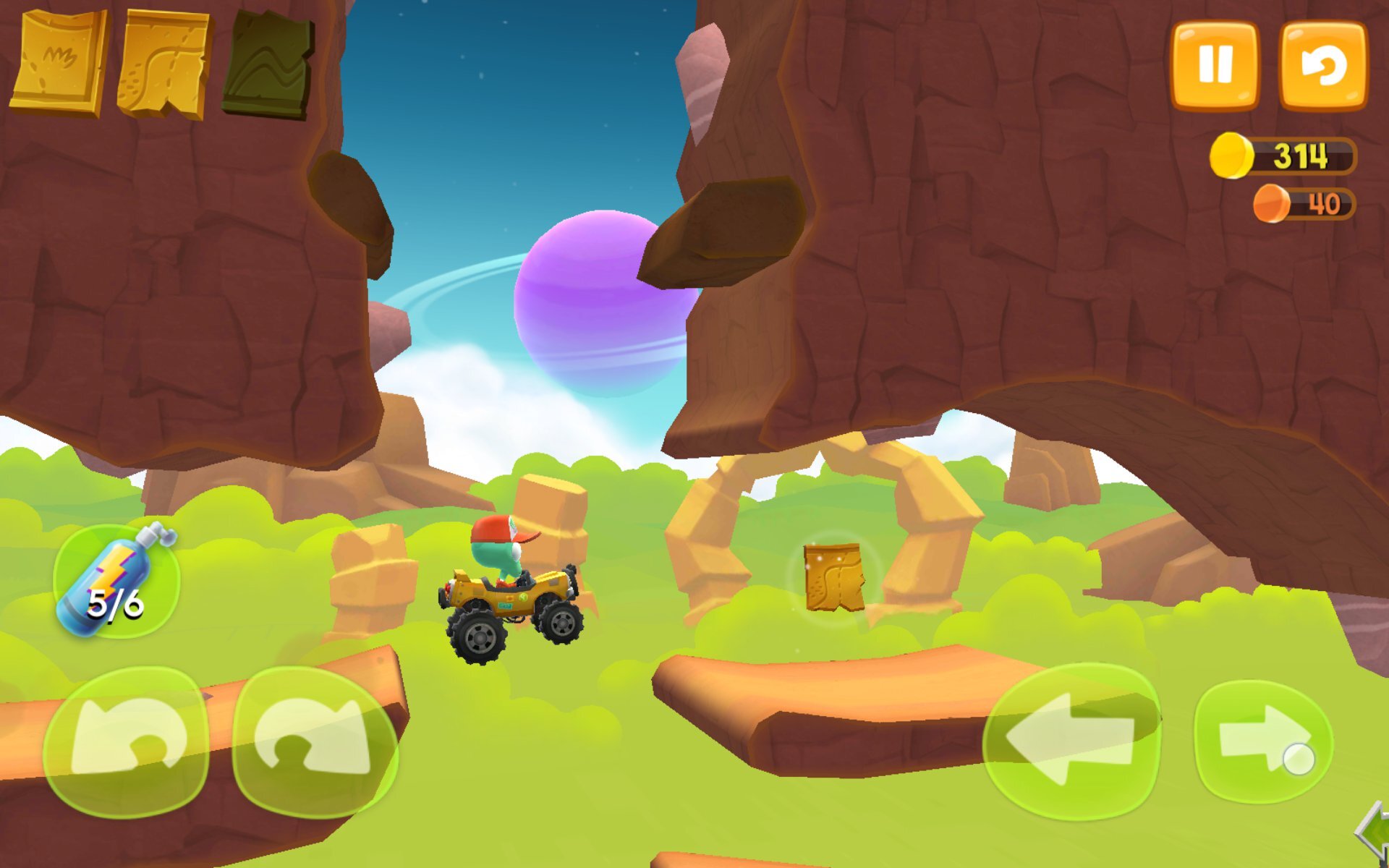This screenshot has height=868, width=1389.
Task: Tap the coin counter showing 314
Action: [1302, 153]
